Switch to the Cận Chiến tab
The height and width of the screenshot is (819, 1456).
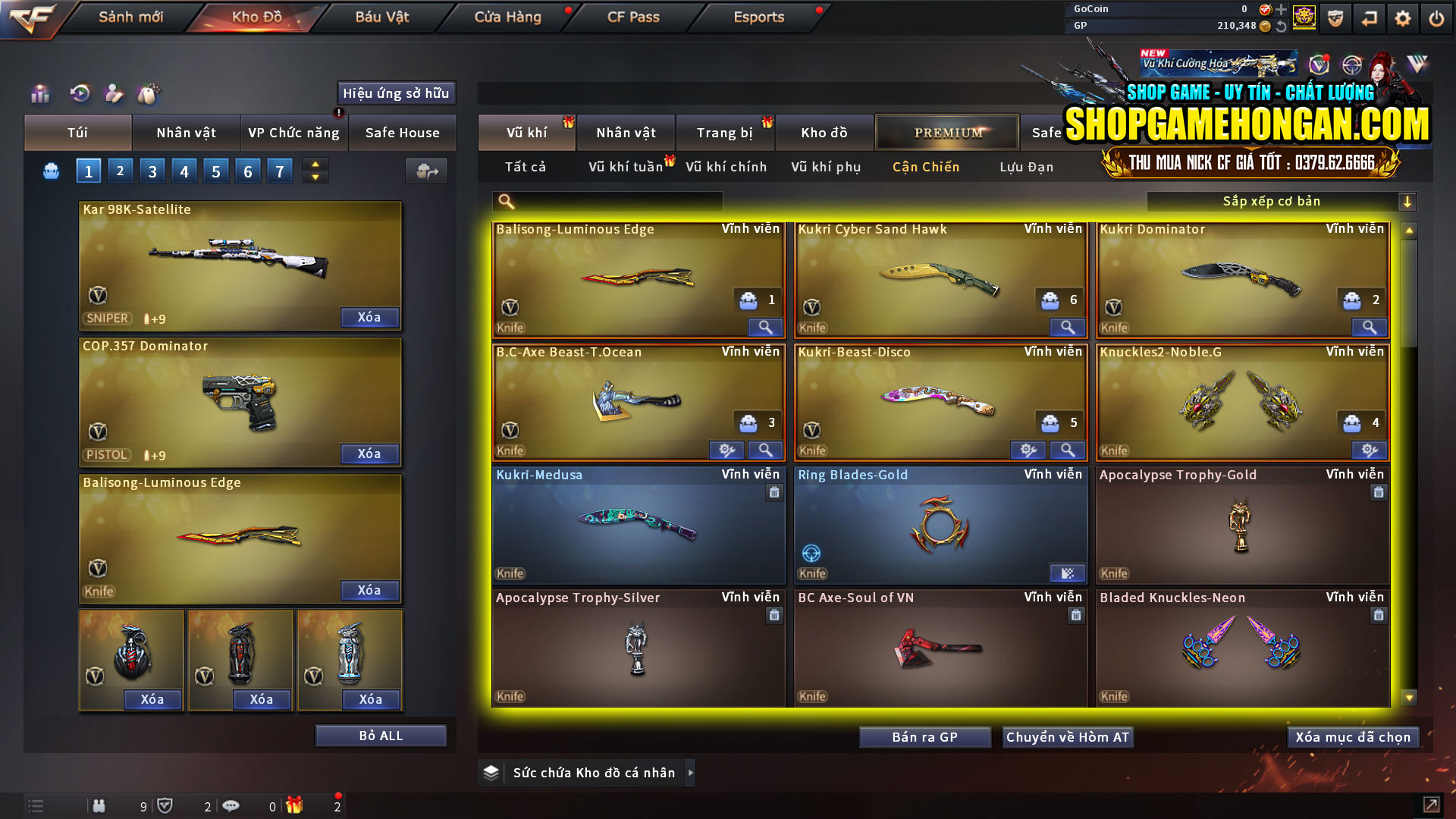coord(925,167)
